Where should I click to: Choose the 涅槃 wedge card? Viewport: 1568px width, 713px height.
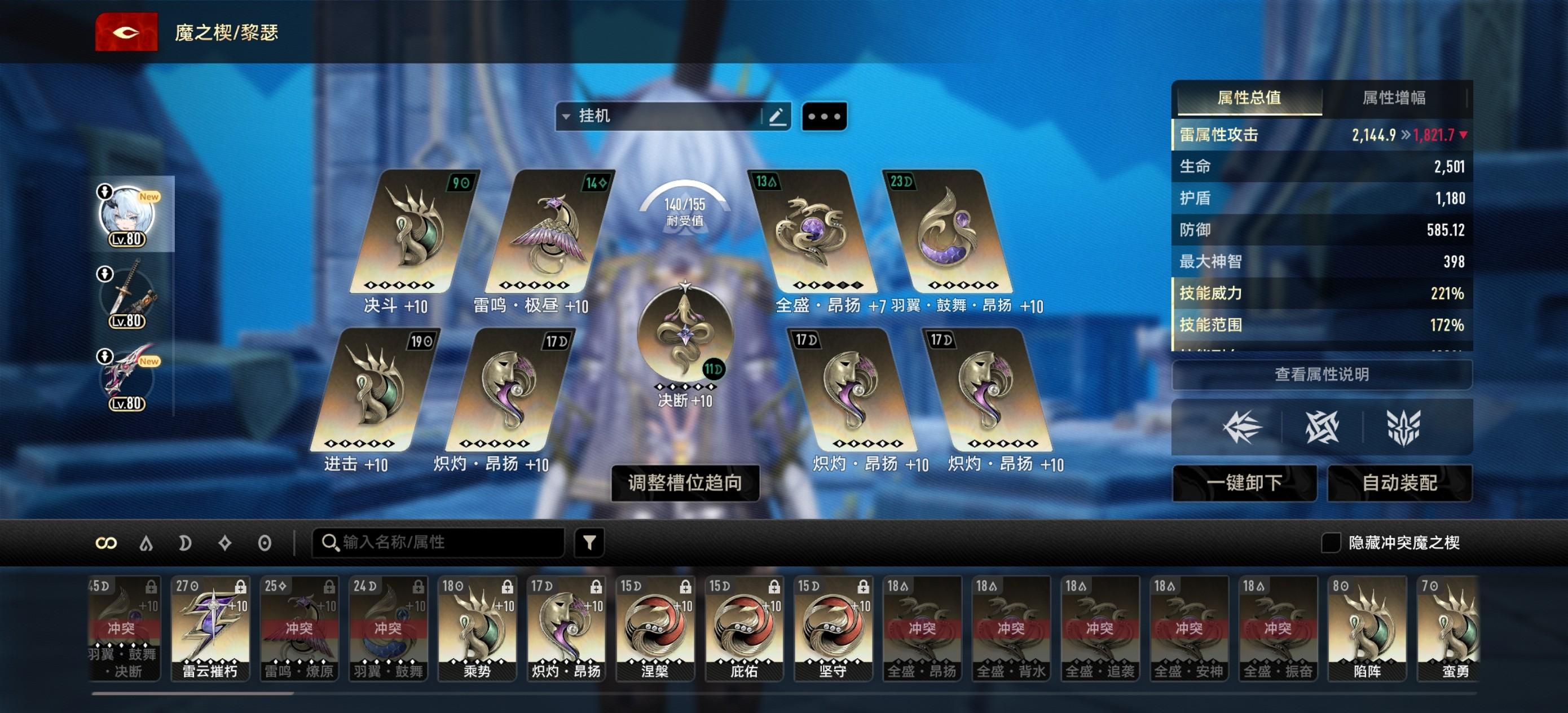pyautogui.click(x=655, y=628)
